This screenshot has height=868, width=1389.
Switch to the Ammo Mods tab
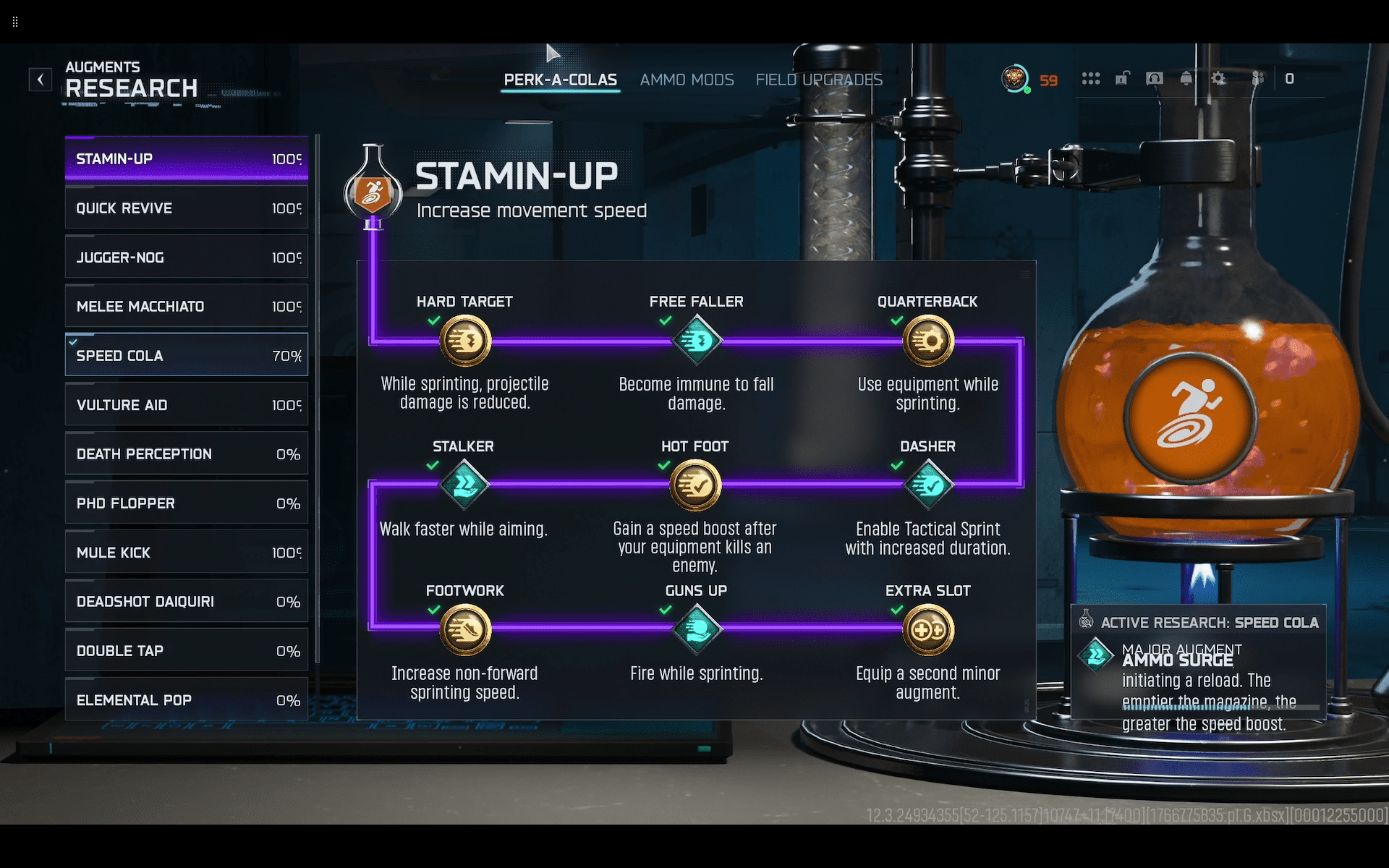pyautogui.click(x=687, y=80)
